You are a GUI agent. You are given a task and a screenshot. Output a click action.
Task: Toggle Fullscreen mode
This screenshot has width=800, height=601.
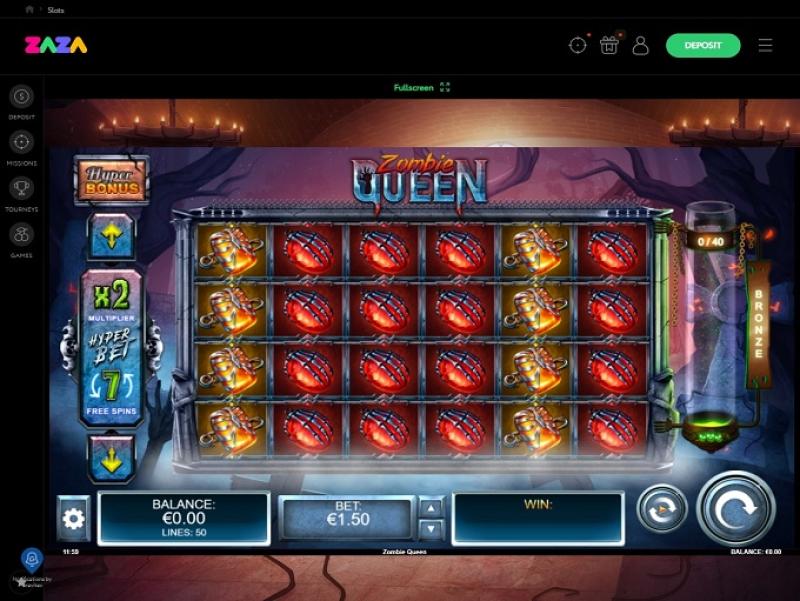[422, 88]
